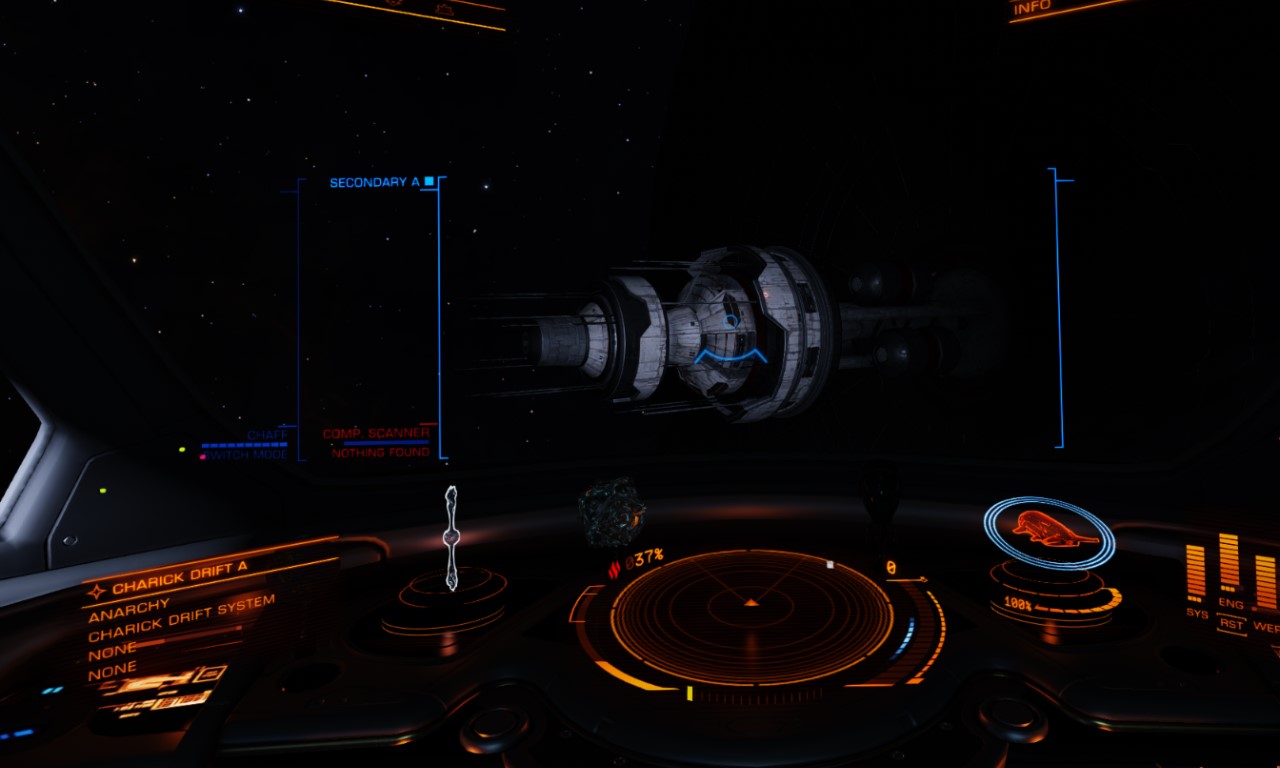Screen dimensions: 1280x768
Task: Select the ENG power column
Action: (x=1229, y=565)
